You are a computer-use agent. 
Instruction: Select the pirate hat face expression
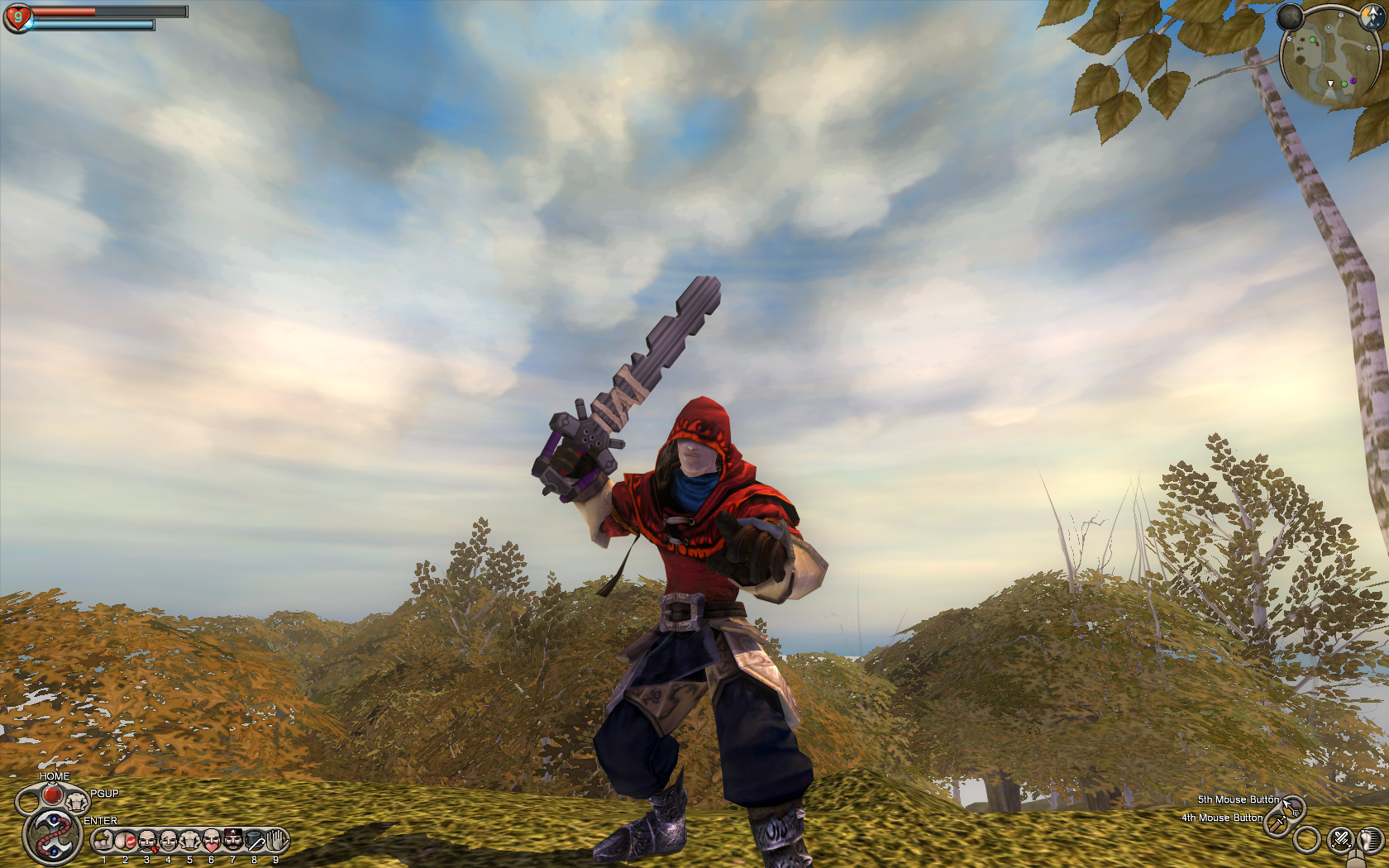pos(233,842)
